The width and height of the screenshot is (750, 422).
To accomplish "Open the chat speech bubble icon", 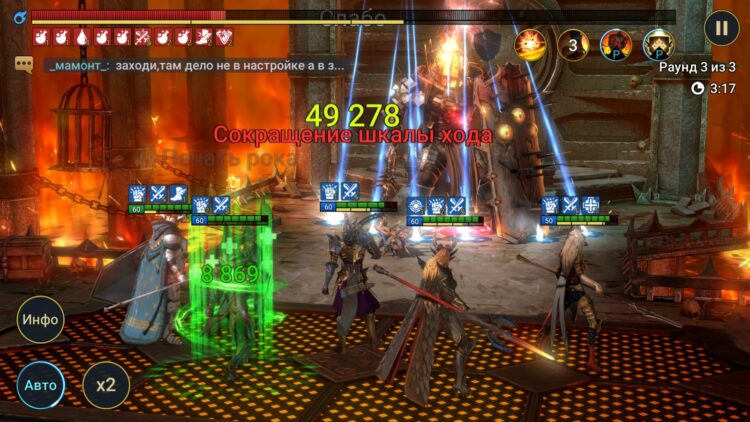I will coord(23,64).
